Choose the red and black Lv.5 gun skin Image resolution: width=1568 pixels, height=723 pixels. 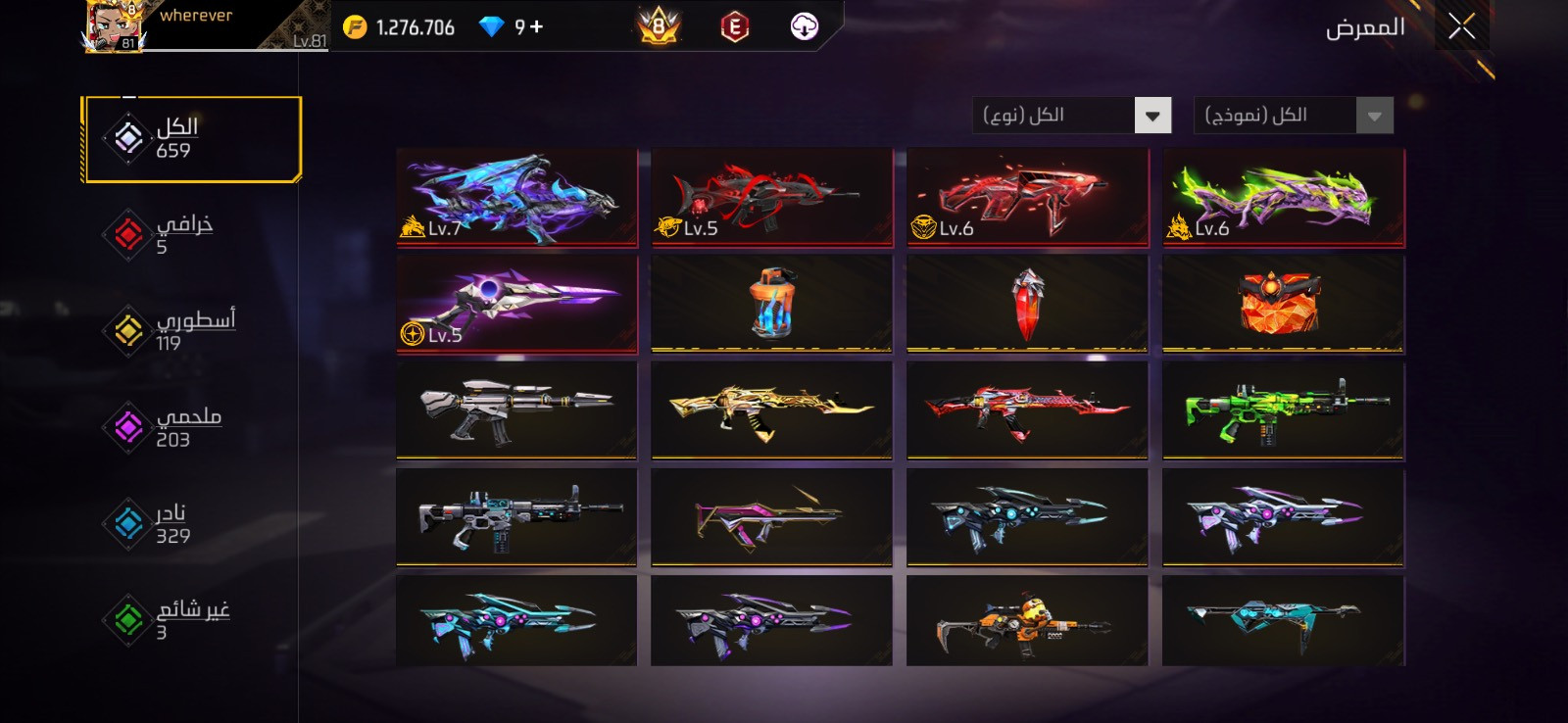click(x=771, y=197)
